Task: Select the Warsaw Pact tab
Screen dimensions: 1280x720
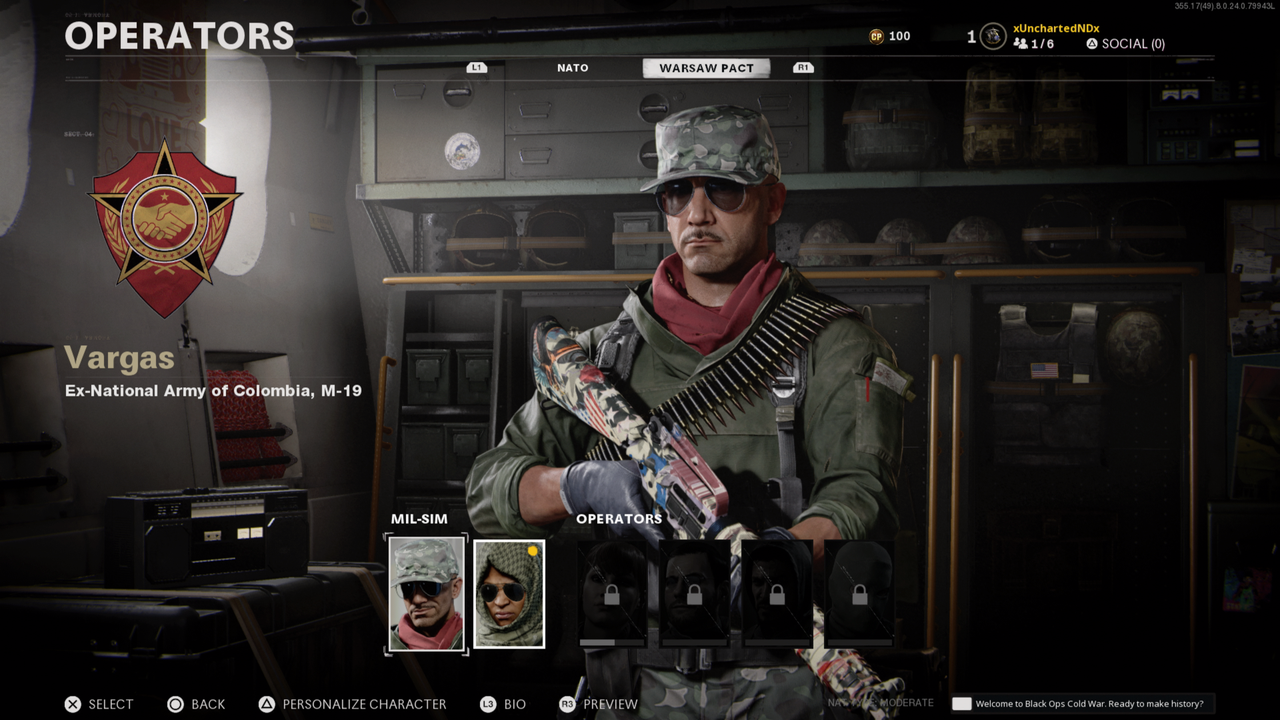Action: pos(705,68)
